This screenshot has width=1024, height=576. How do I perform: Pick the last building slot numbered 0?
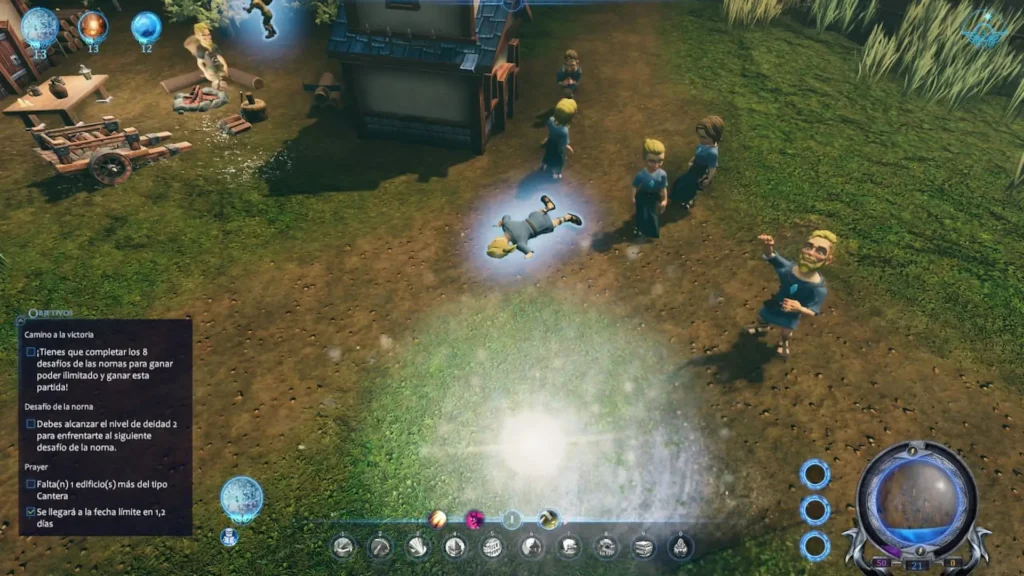point(681,546)
